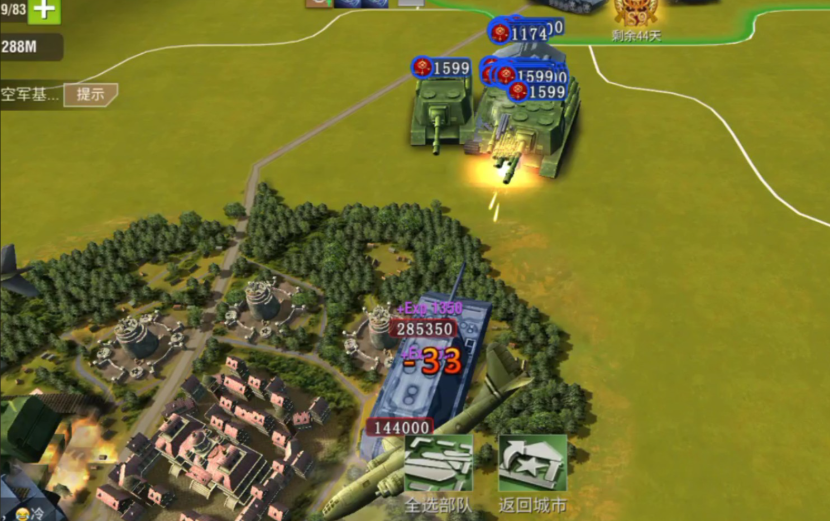Tap the green plus button

coord(44,11)
